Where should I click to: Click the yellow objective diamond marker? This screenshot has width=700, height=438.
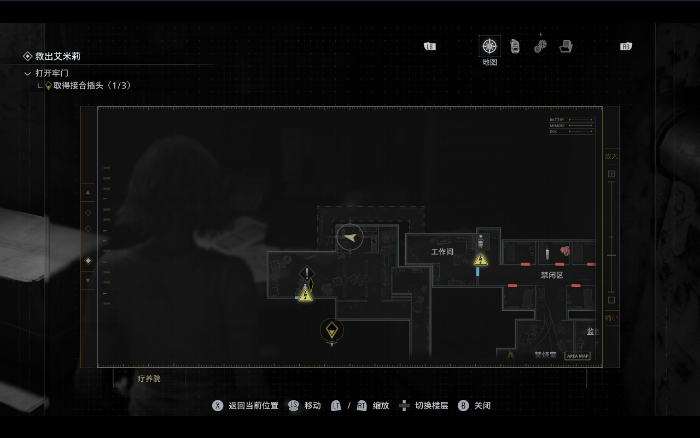pos(332,329)
